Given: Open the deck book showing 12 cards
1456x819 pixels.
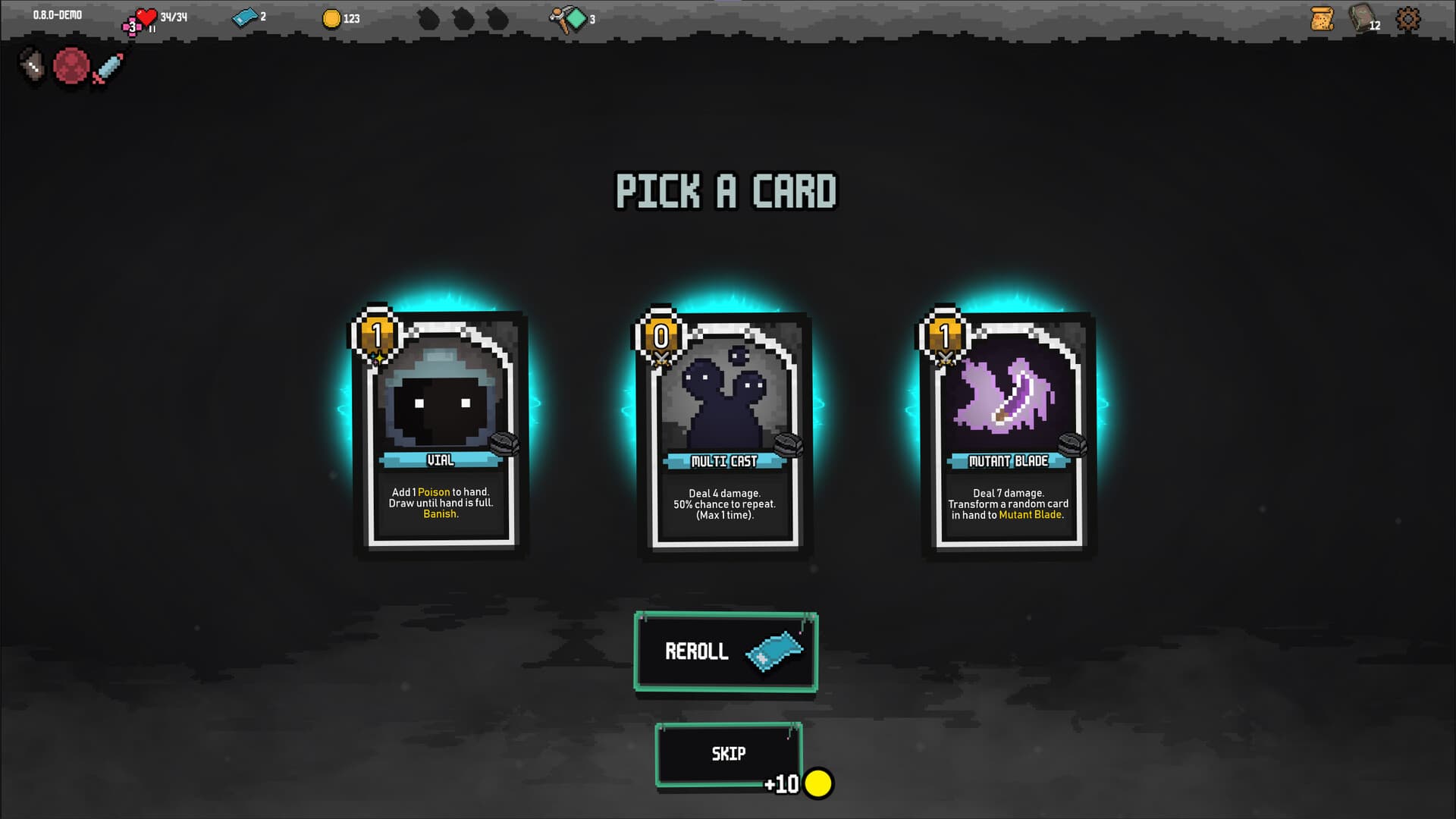Looking at the screenshot, I should pyautogui.click(x=1362, y=19).
